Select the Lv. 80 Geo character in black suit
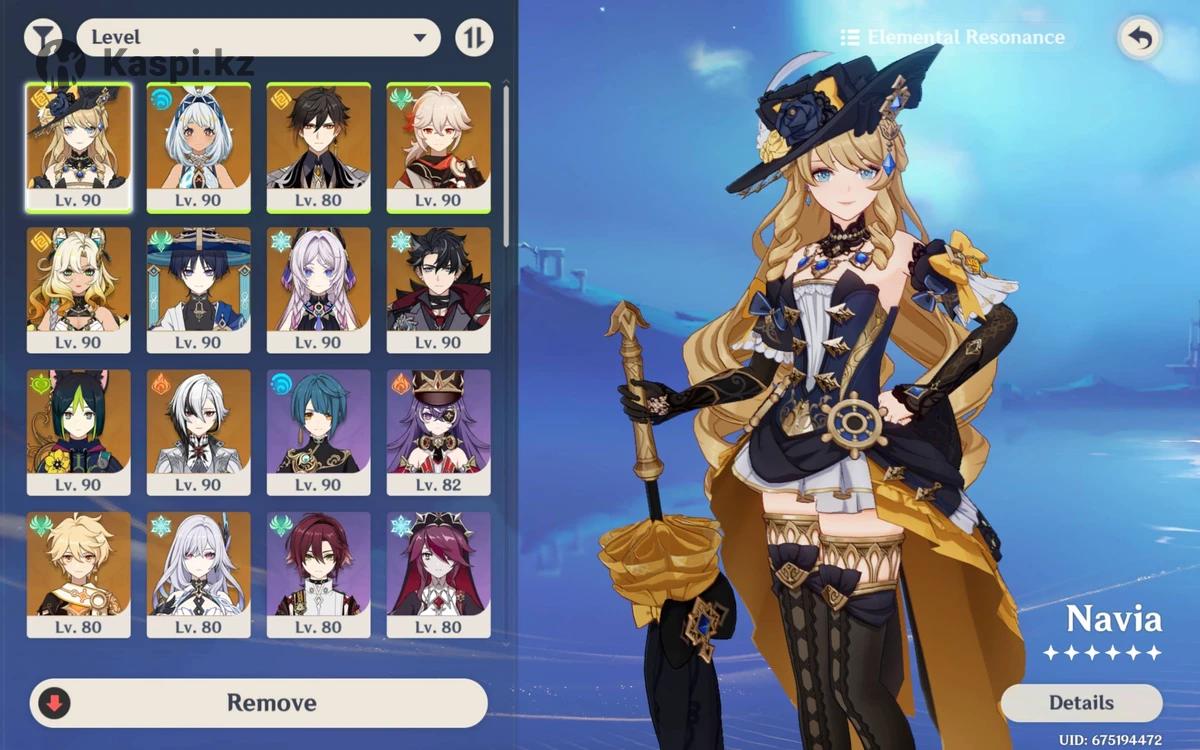The height and width of the screenshot is (750, 1200). (318, 147)
